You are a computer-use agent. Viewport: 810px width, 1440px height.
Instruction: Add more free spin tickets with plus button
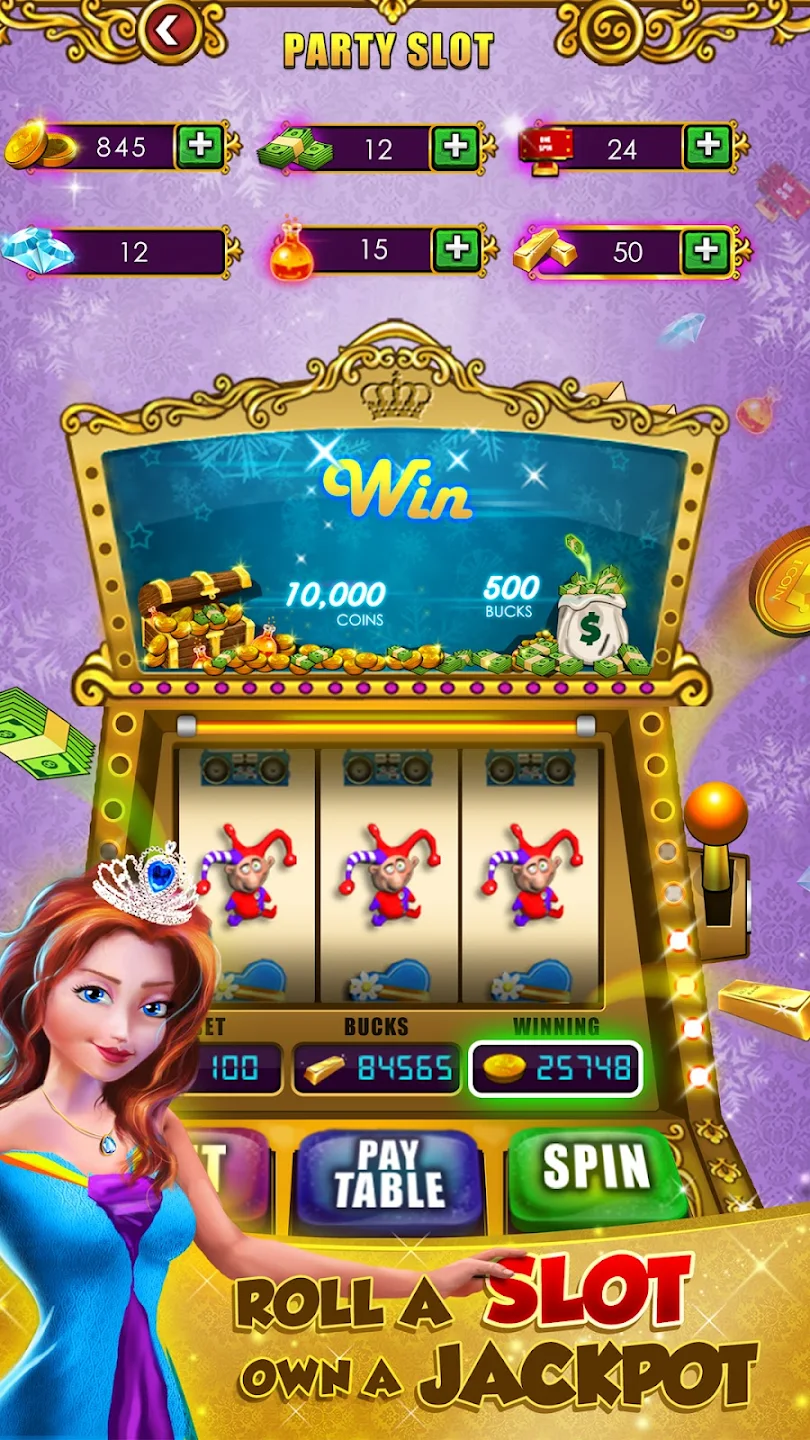click(x=708, y=147)
